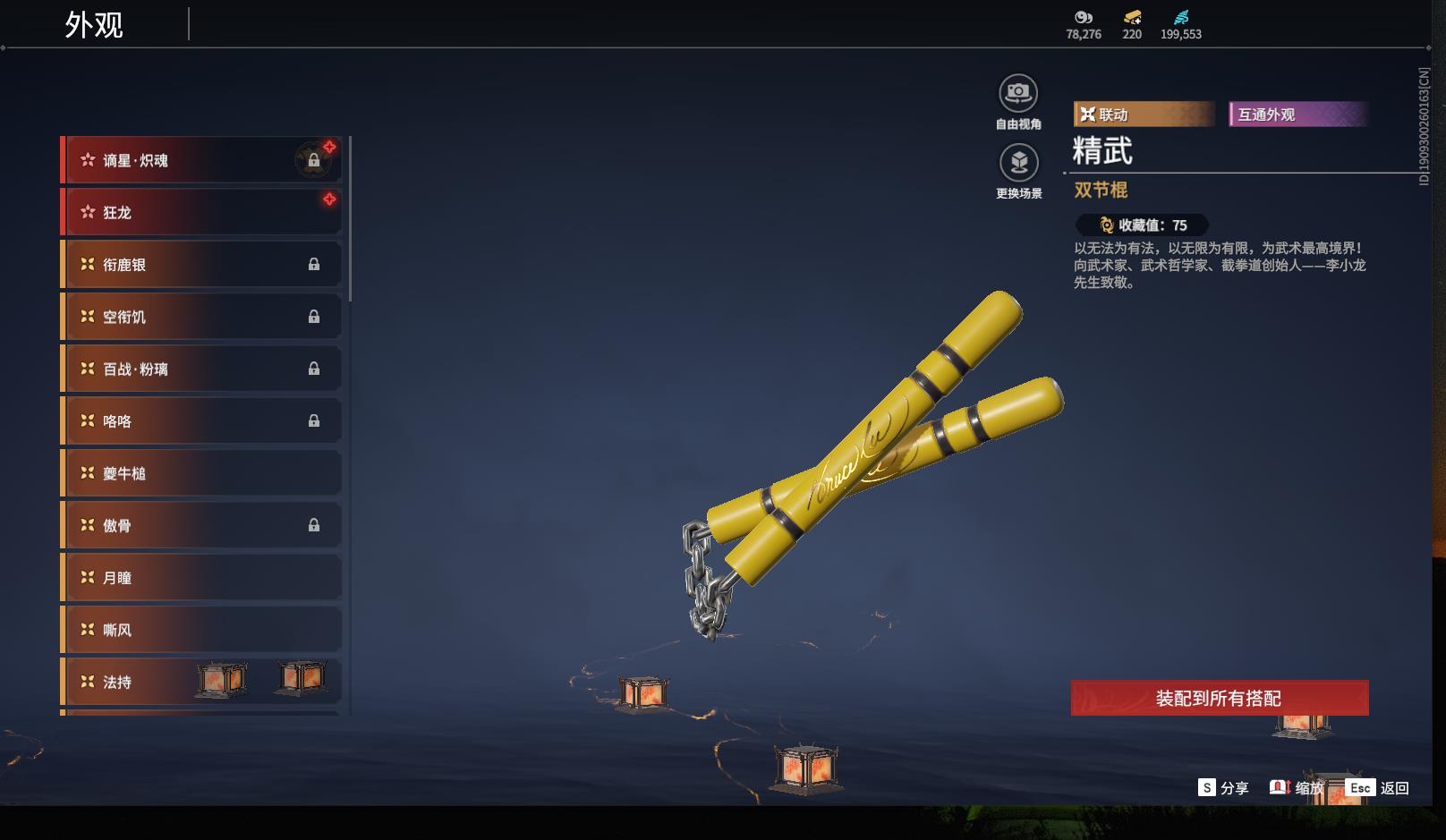Open the 互通外观 tag
1446x840 pixels.
coord(1297,115)
